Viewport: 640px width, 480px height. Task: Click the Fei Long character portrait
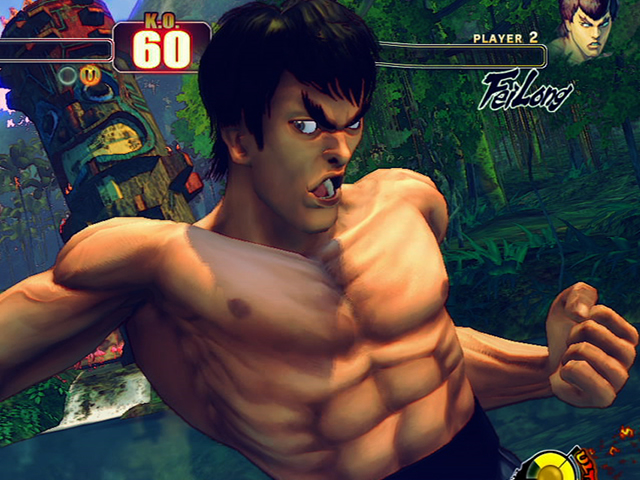tap(587, 31)
